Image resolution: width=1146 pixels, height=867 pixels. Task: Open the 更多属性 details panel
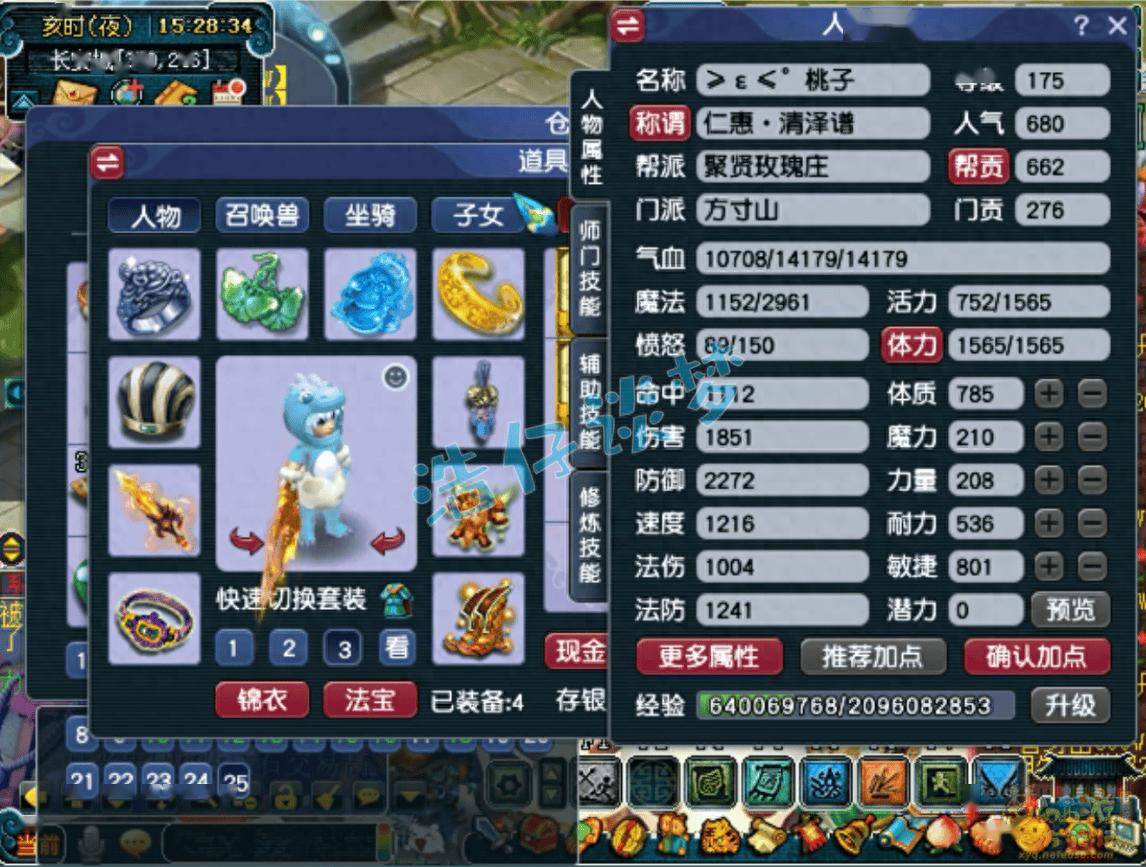coord(709,656)
